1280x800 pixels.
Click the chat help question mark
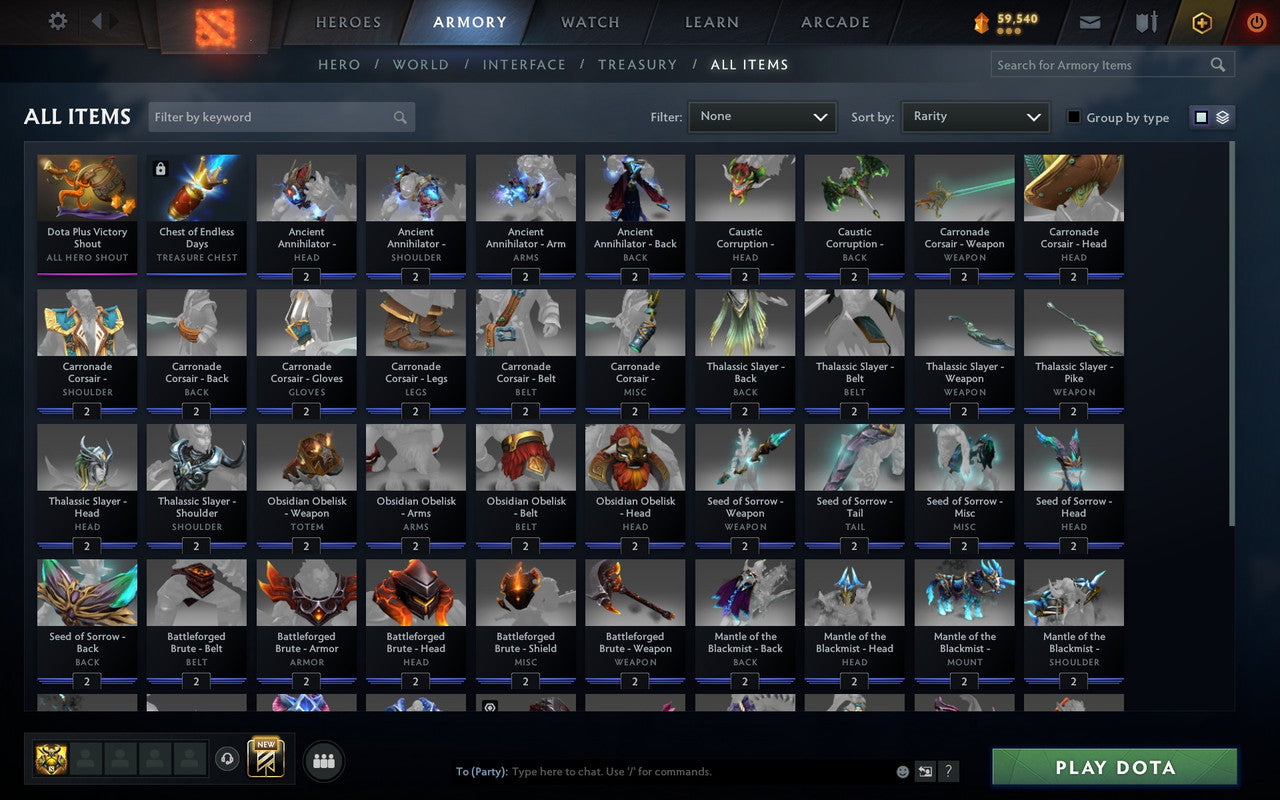pyautogui.click(x=947, y=771)
